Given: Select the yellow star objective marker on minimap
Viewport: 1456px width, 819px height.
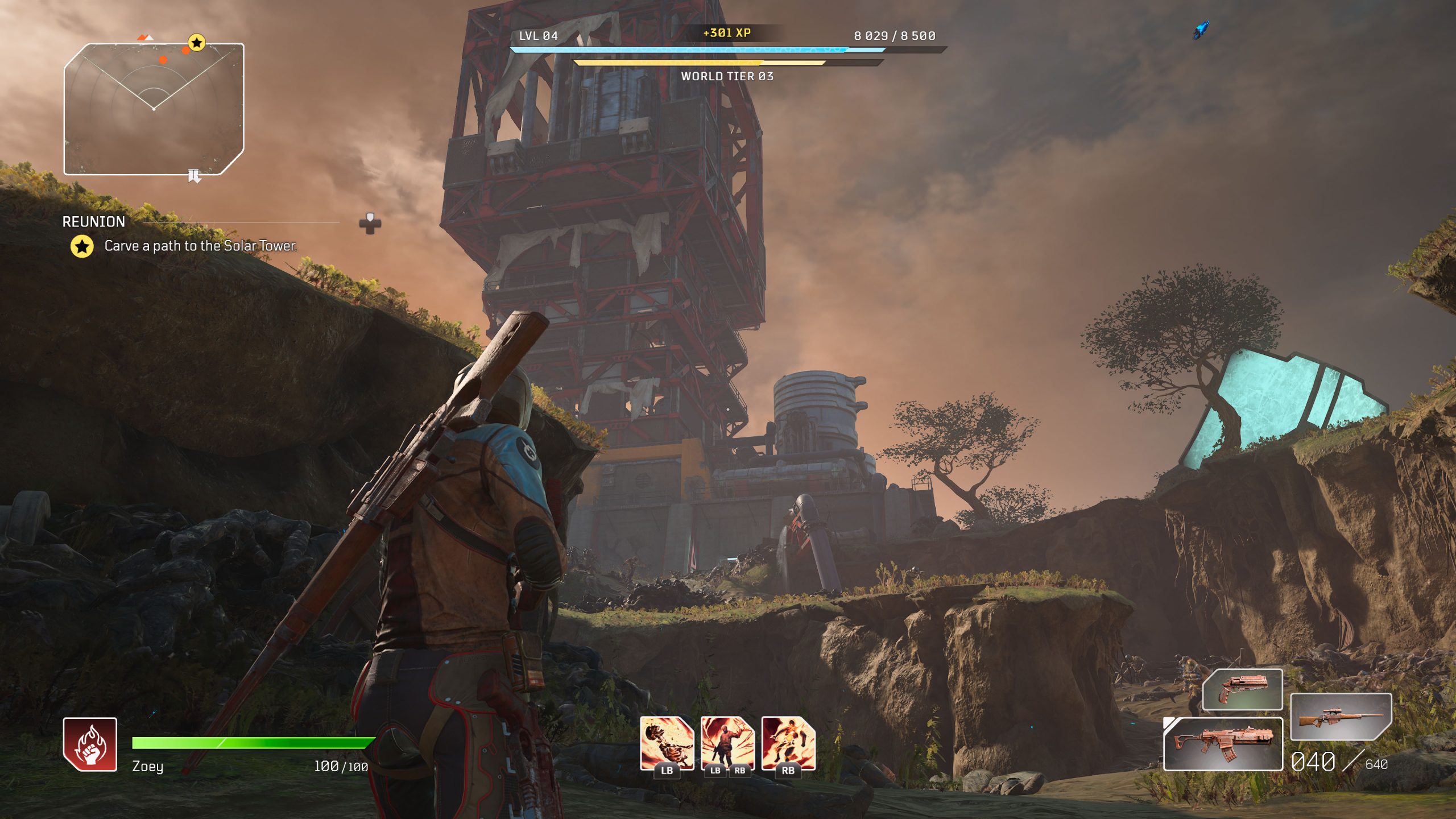Looking at the screenshot, I should click(x=196, y=42).
